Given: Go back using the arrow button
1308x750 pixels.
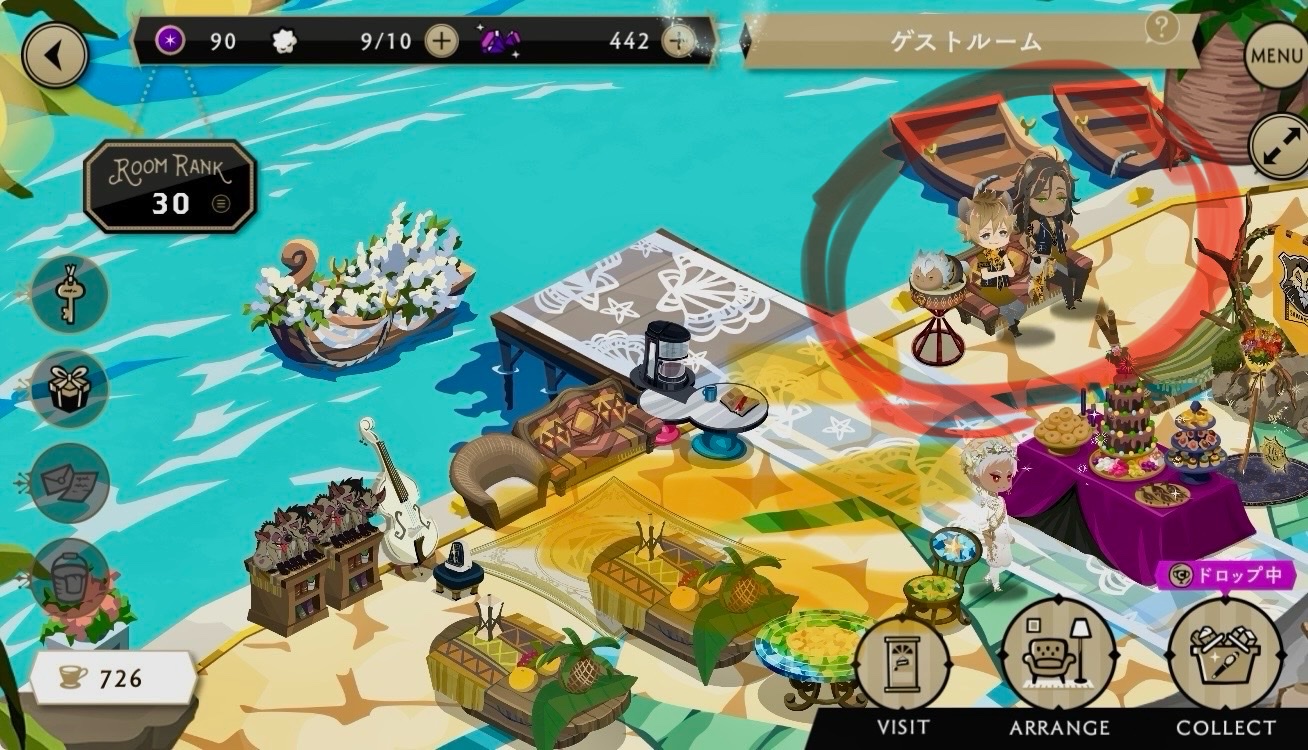Looking at the screenshot, I should [54, 56].
